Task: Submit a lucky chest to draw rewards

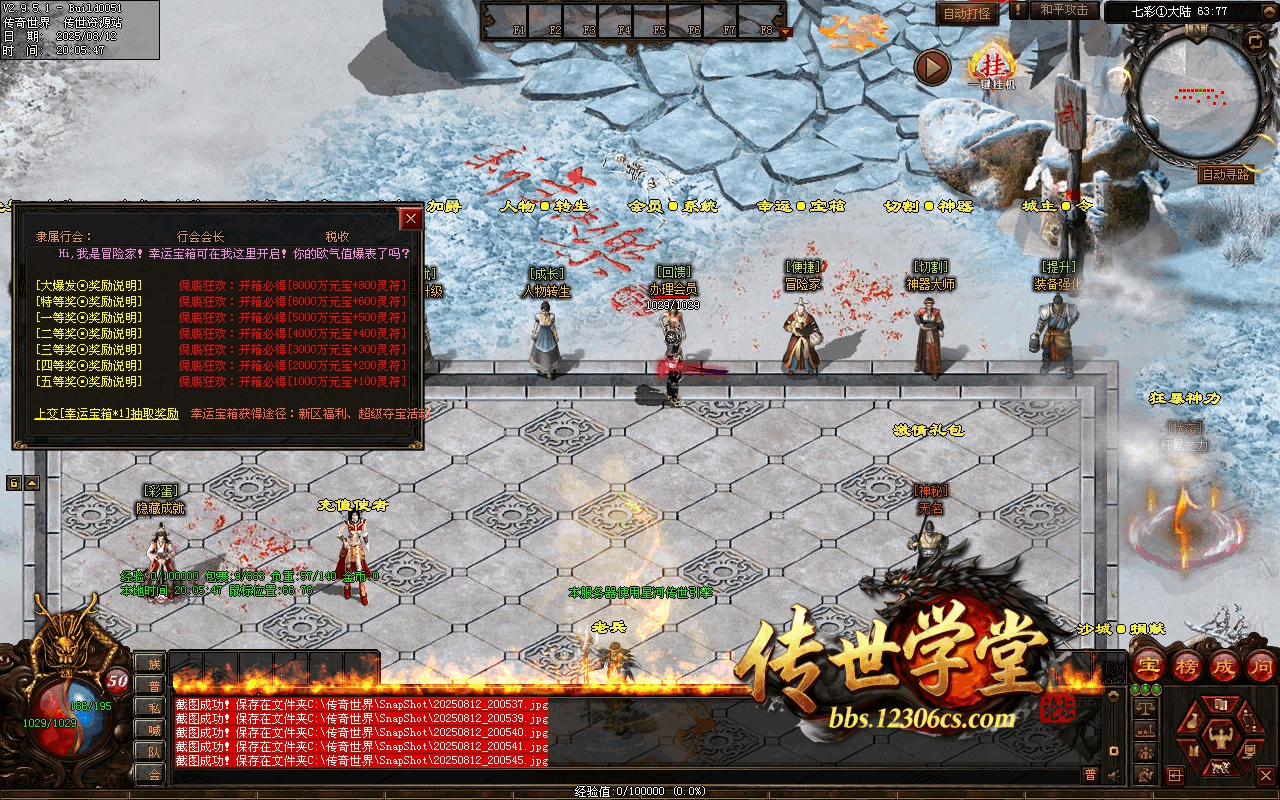Action: [x=107, y=413]
